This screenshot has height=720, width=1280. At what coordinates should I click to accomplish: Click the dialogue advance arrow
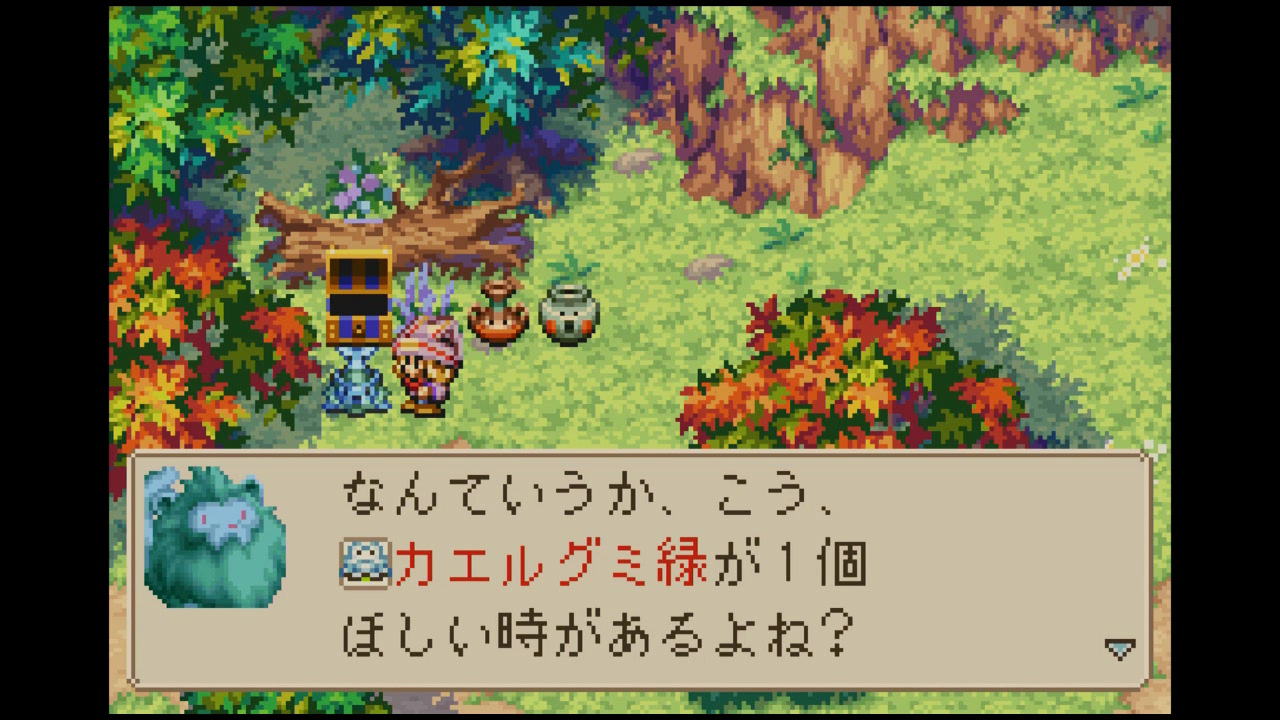coord(1118,646)
